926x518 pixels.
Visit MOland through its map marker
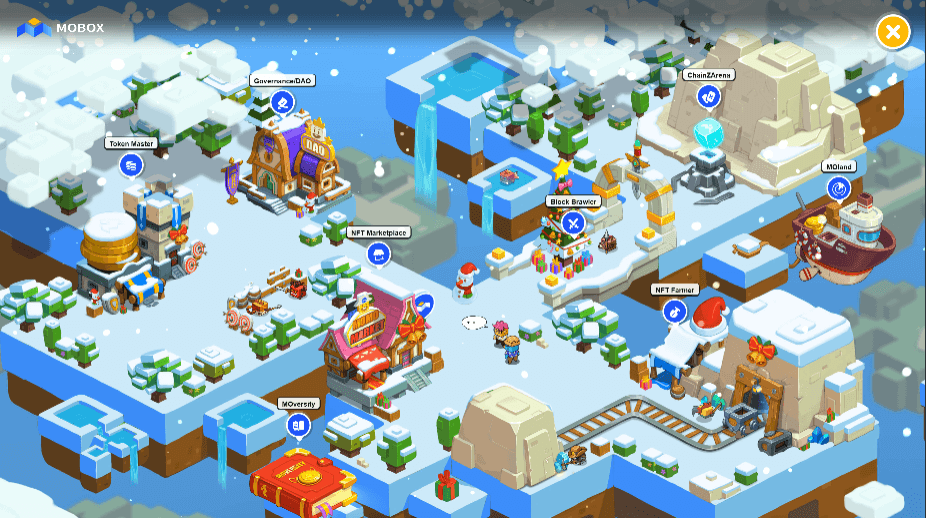838,188
